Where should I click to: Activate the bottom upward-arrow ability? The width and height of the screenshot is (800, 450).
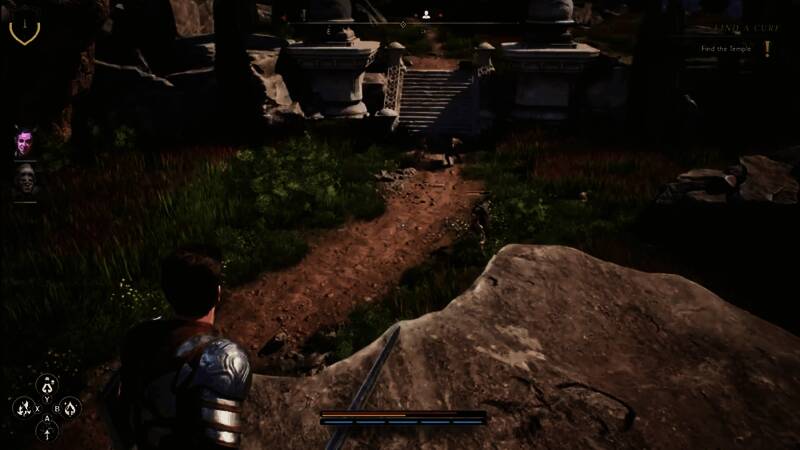point(46,431)
